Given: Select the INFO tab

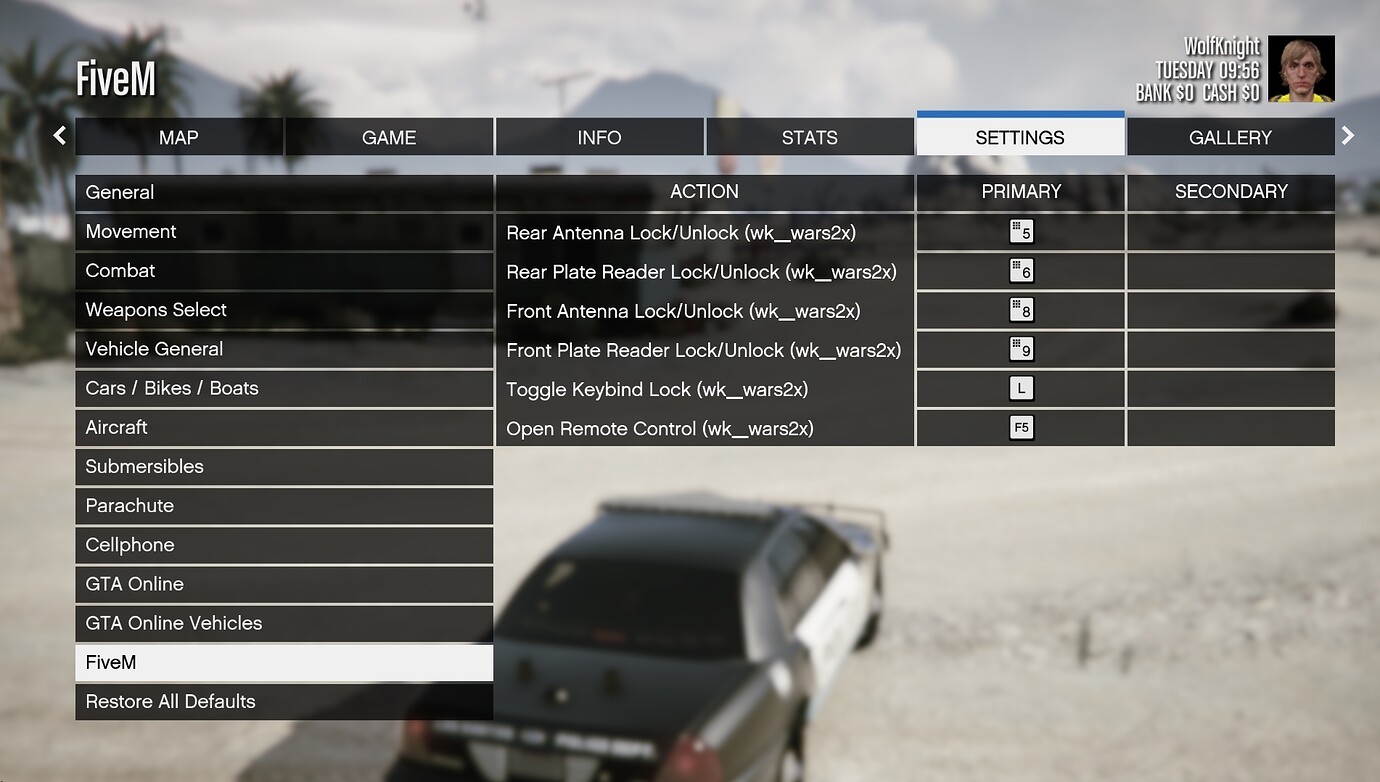Looking at the screenshot, I should click(x=599, y=137).
